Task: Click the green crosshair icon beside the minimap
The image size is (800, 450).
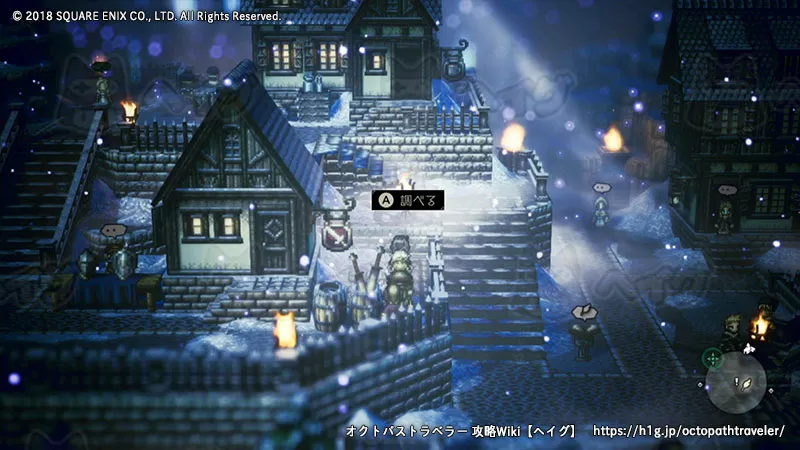Action: (x=712, y=356)
